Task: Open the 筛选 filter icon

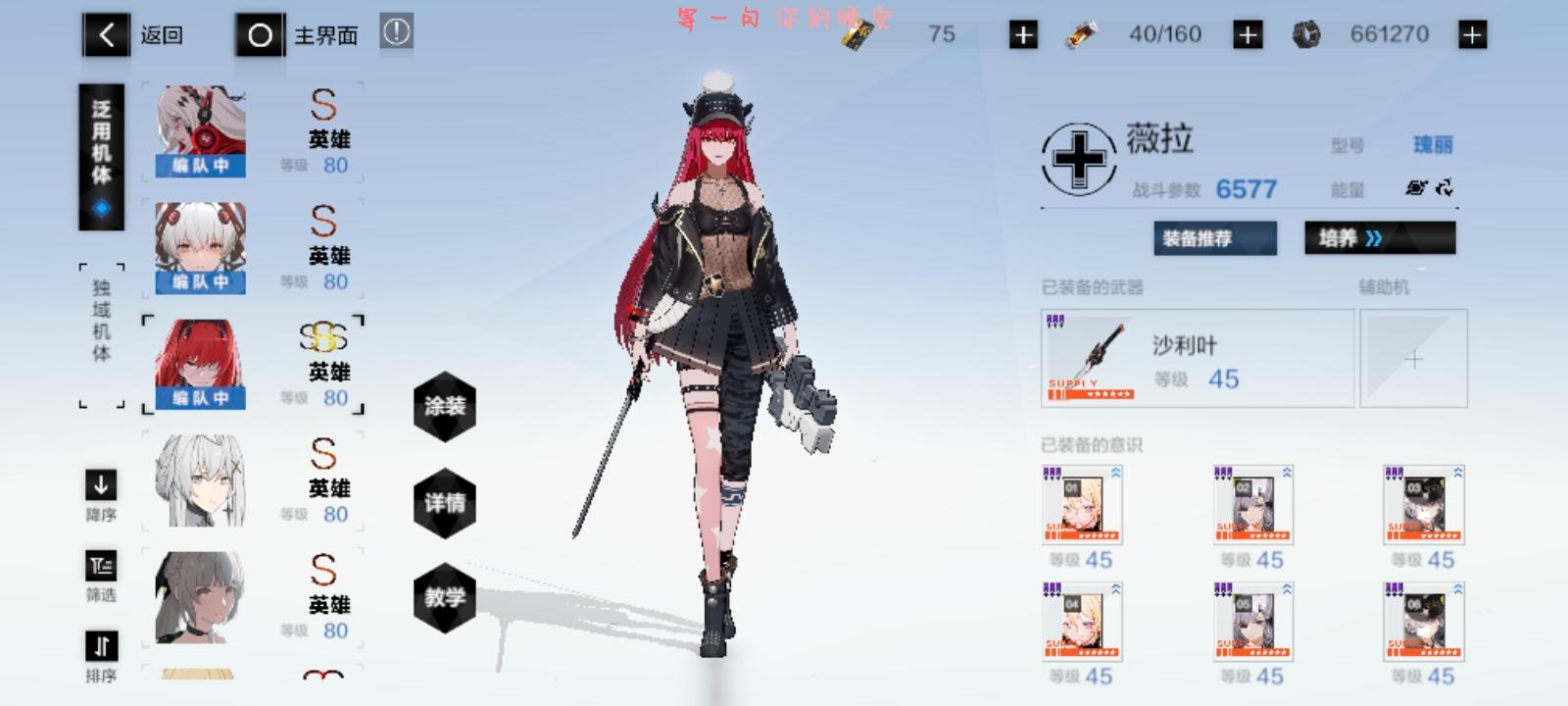Action: pyautogui.click(x=99, y=566)
